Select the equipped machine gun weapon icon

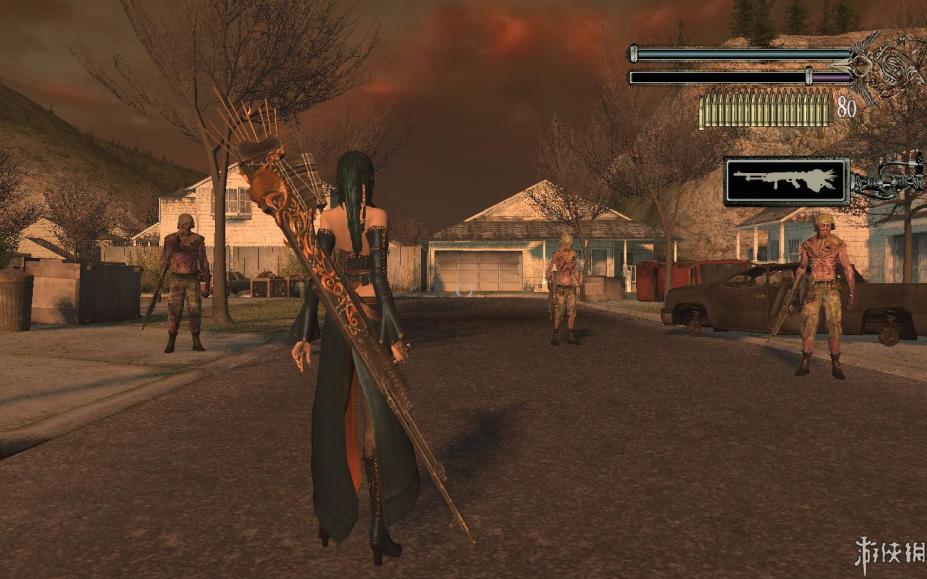click(786, 181)
